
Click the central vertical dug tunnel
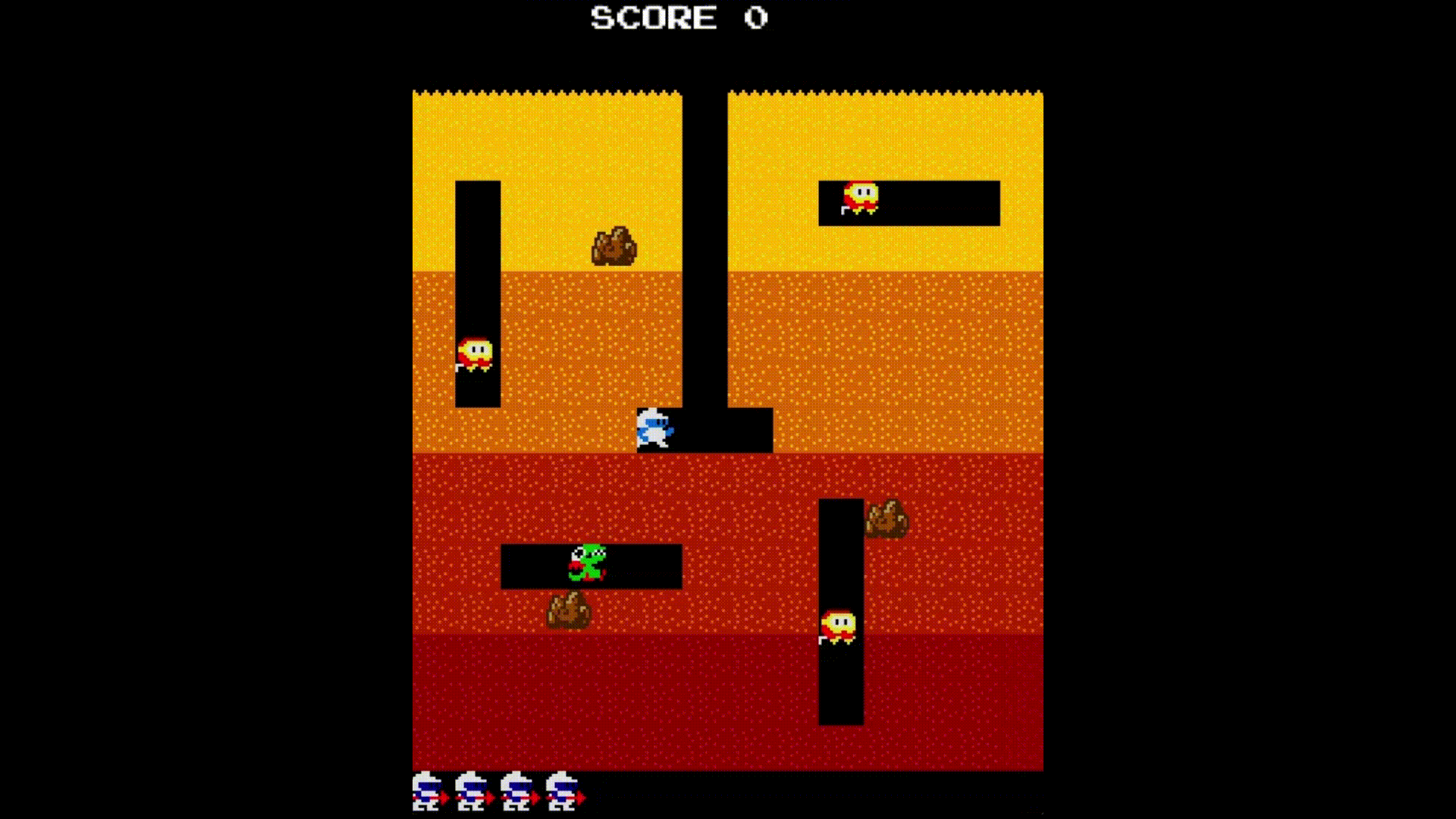pos(705,265)
